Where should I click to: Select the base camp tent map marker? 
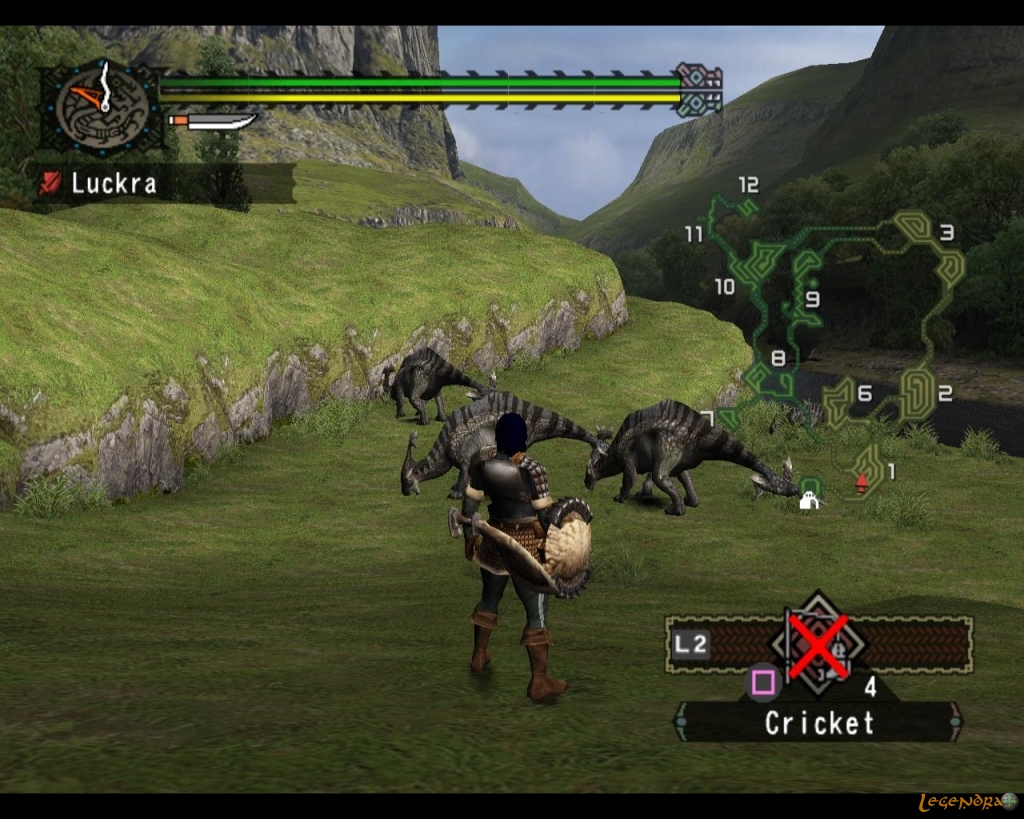809,499
